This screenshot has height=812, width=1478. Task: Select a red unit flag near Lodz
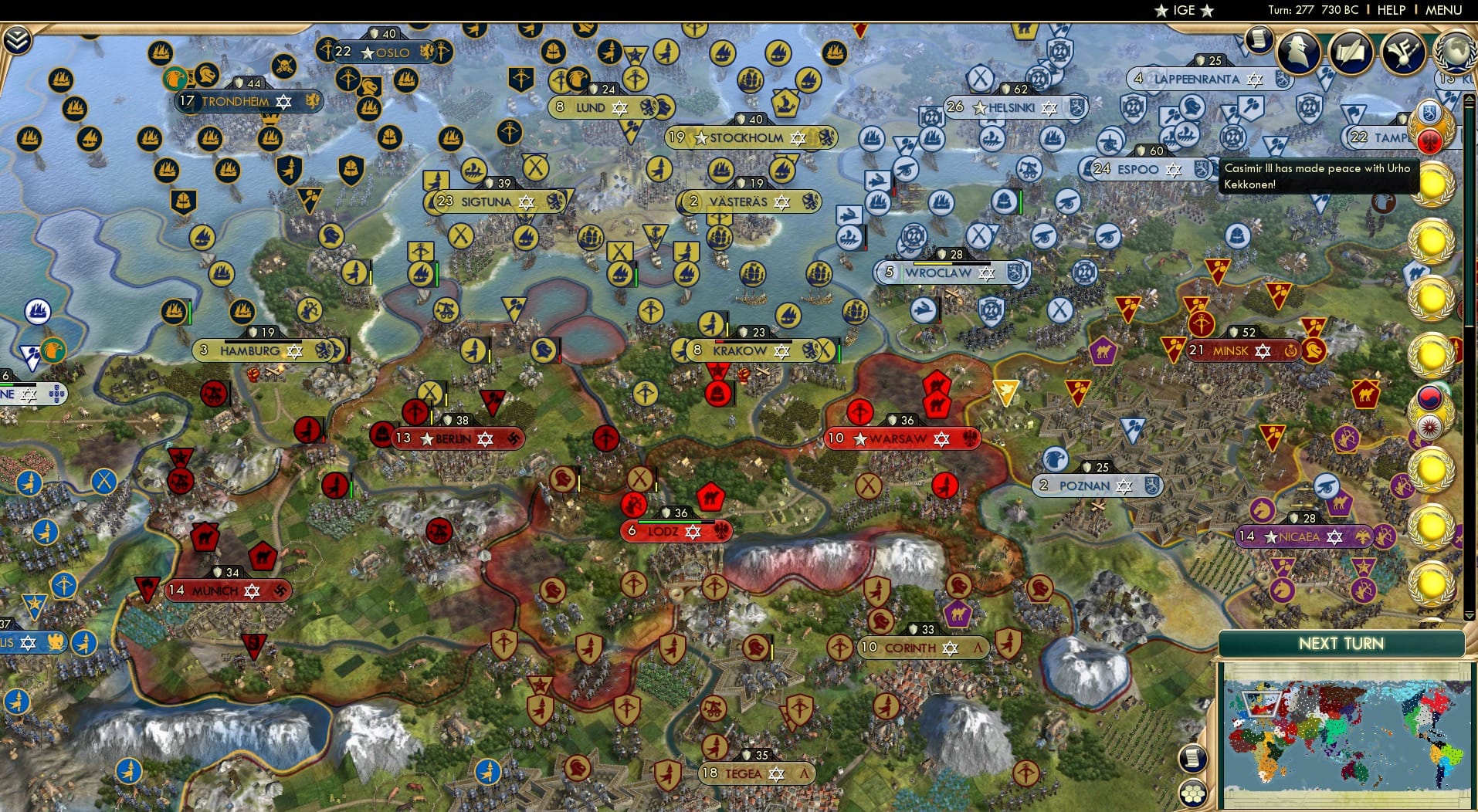click(633, 503)
